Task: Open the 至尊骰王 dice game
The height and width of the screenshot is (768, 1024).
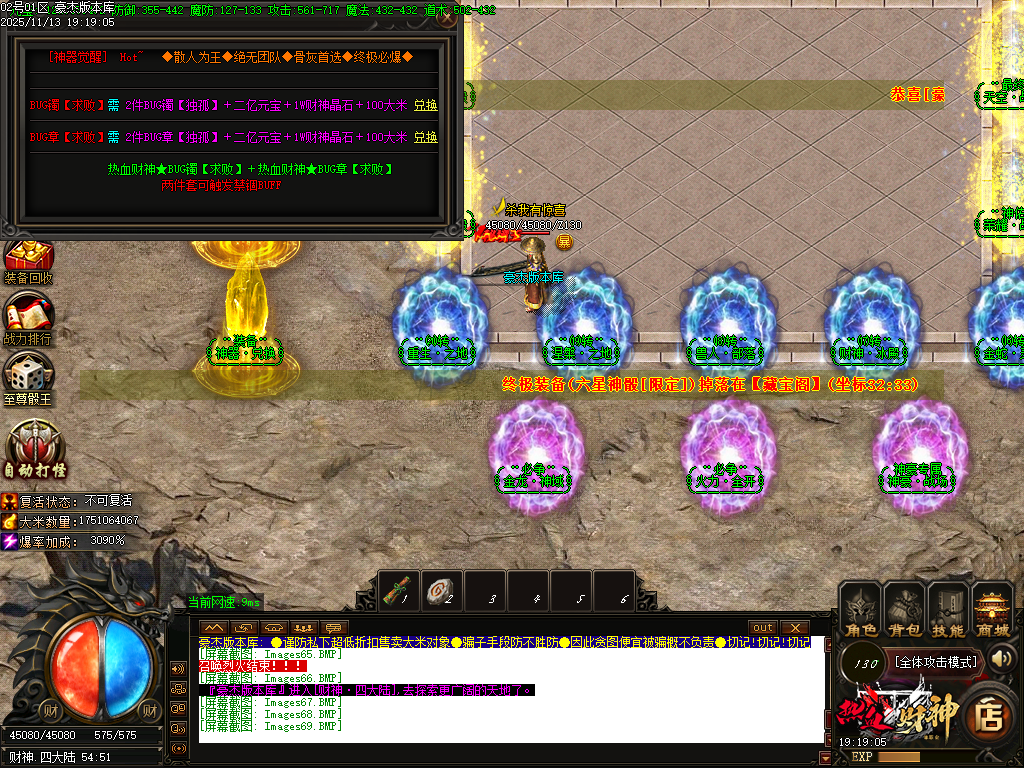Action: [x=28, y=376]
